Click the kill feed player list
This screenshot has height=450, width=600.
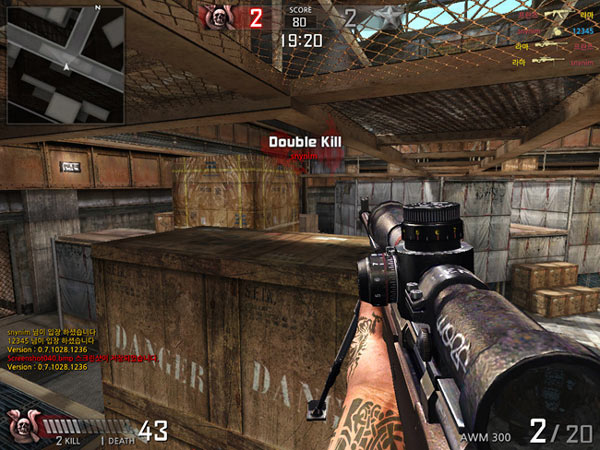tap(553, 38)
